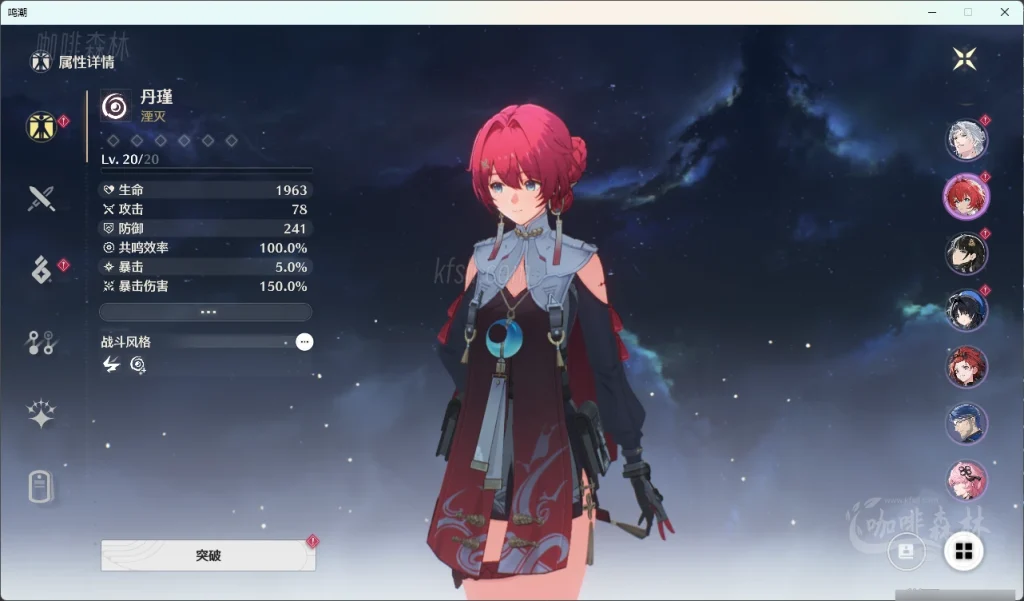The height and width of the screenshot is (601, 1024).
Task: Select the pink-haired character portrait
Action: (966, 480)
